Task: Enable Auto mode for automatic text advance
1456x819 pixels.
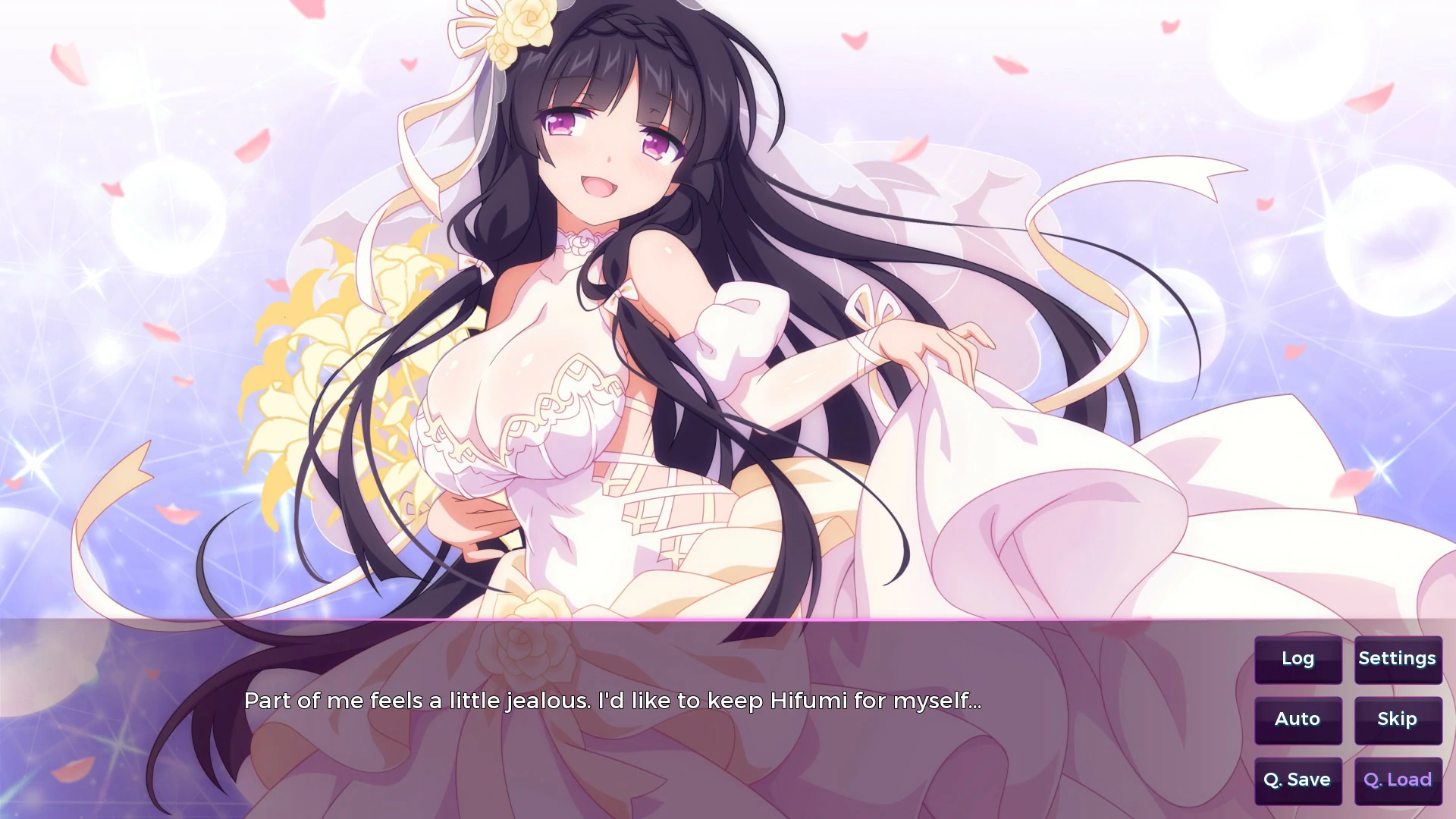Action: click(x=1298, y=719)
